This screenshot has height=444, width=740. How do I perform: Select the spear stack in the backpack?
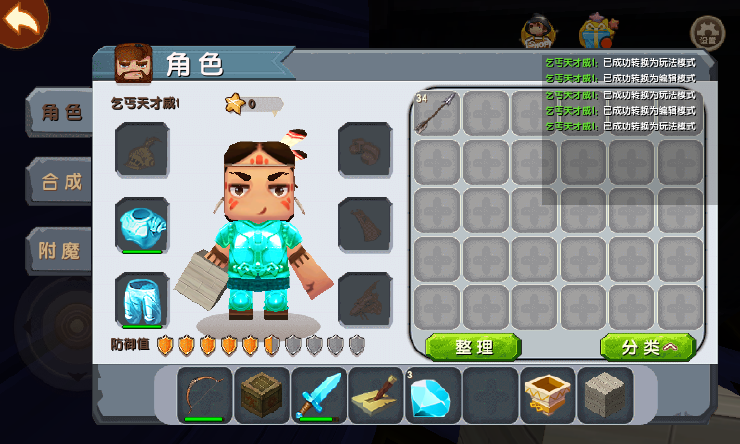pyautogui.click(x=436, y=114)
